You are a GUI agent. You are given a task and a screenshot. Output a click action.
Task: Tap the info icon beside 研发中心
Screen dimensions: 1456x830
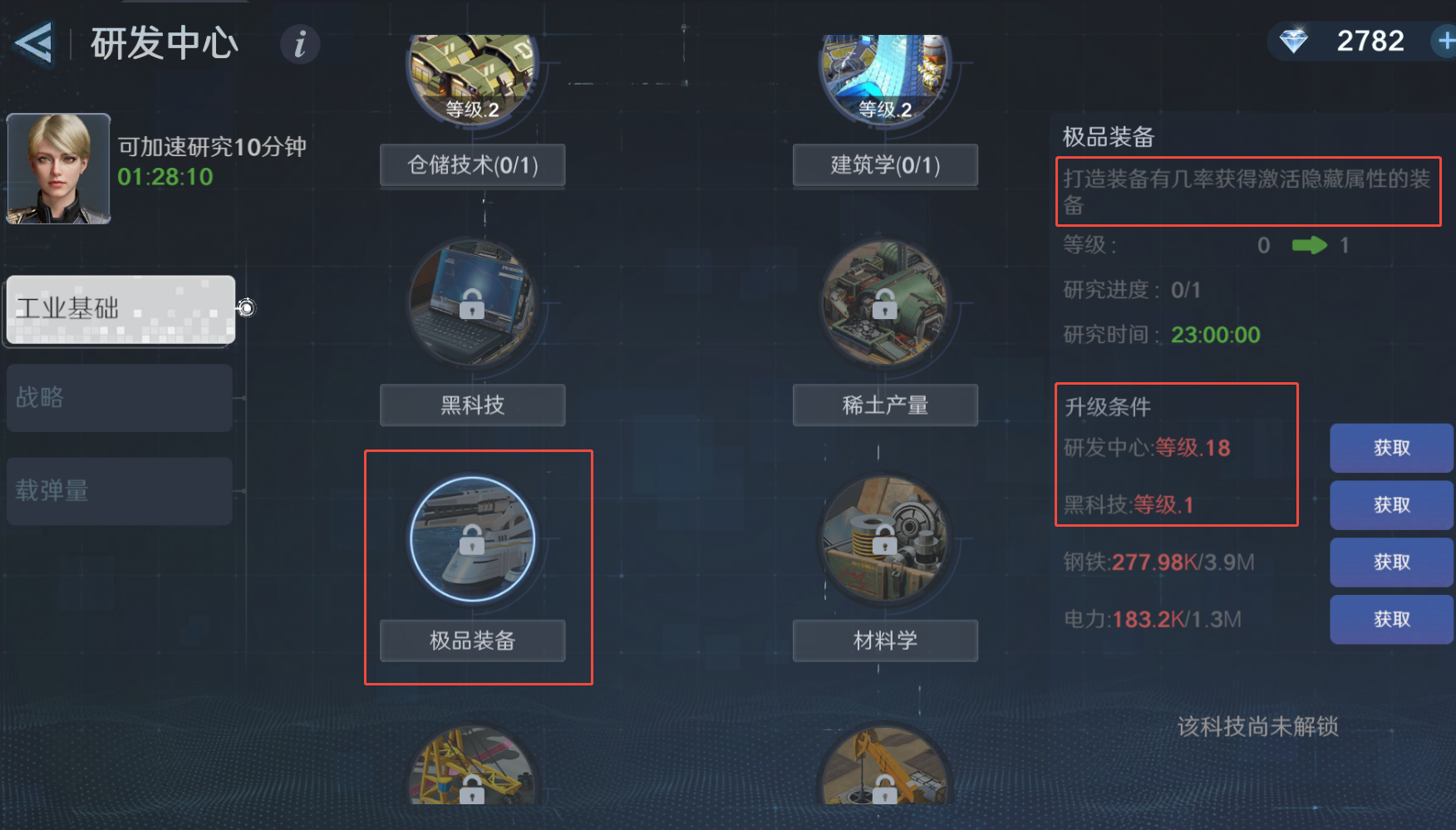299,45
